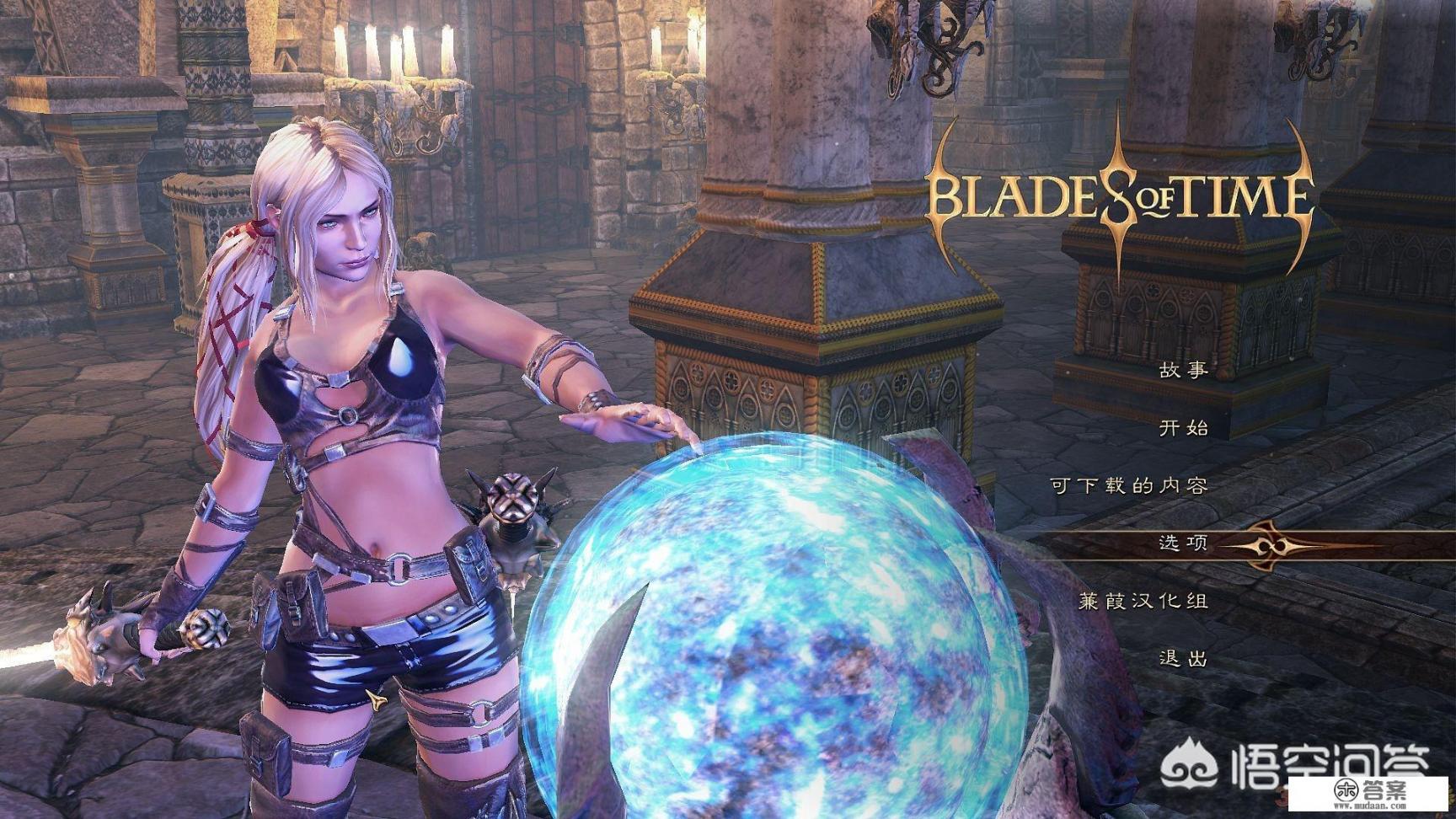Open 可下载的内容 downloadable content

point(1129,485)
